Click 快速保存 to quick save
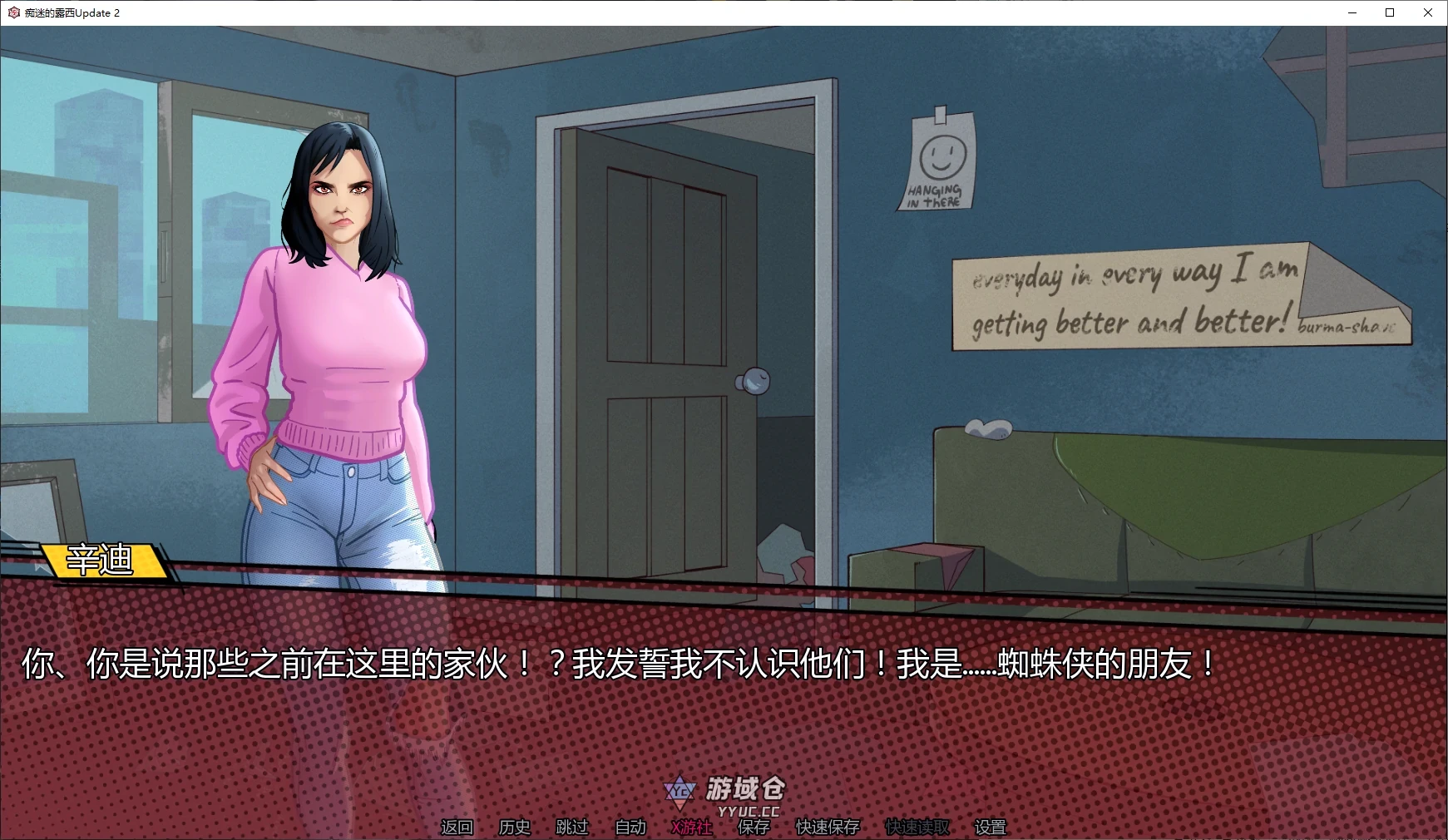The image size is (1448, 840). pos(826,828)
